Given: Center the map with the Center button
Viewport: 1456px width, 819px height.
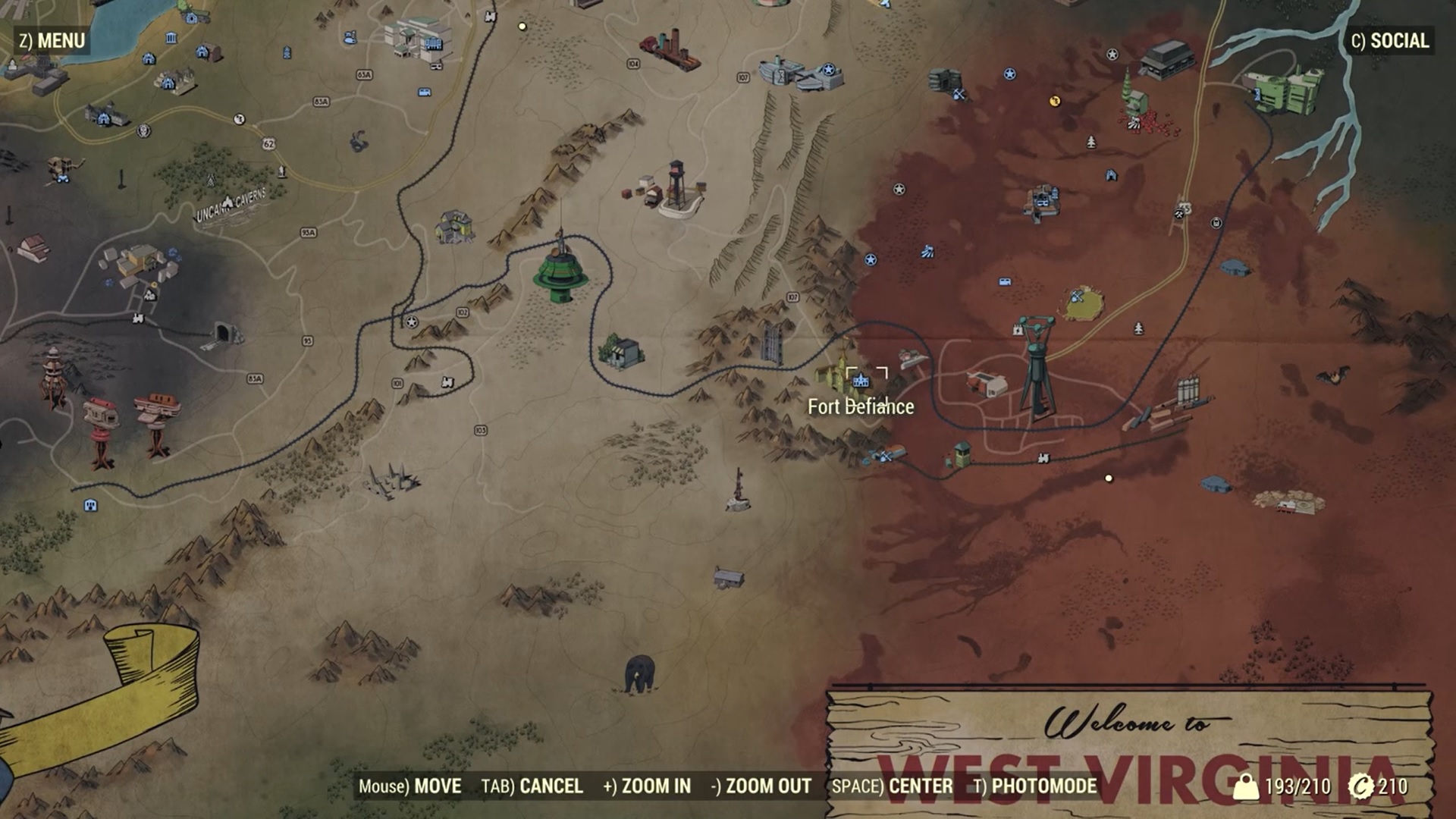Looking at the screenshot, I should pyautogui.click(x=892, y=786).
